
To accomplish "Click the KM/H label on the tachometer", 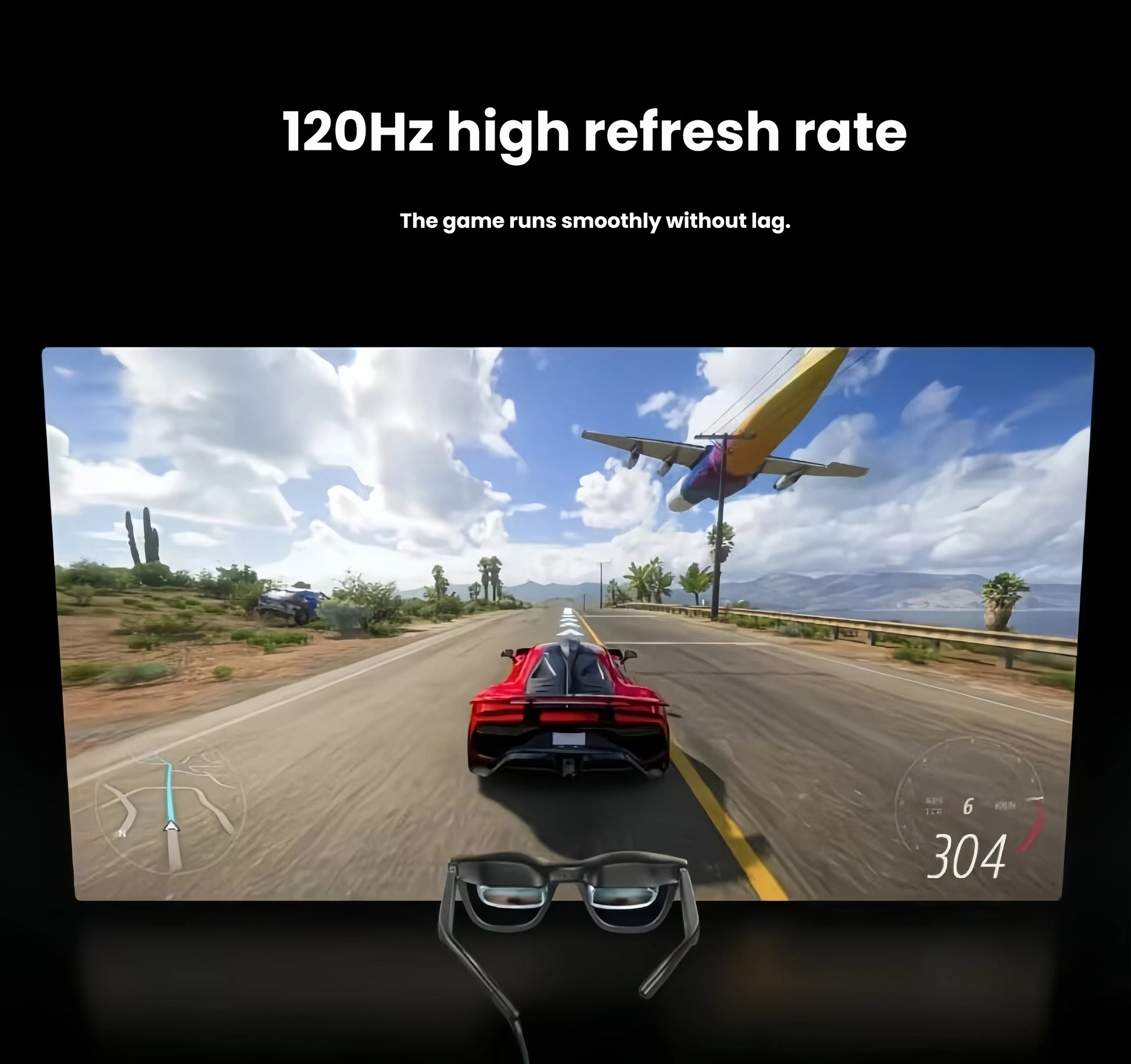I will click(1006, 804).
